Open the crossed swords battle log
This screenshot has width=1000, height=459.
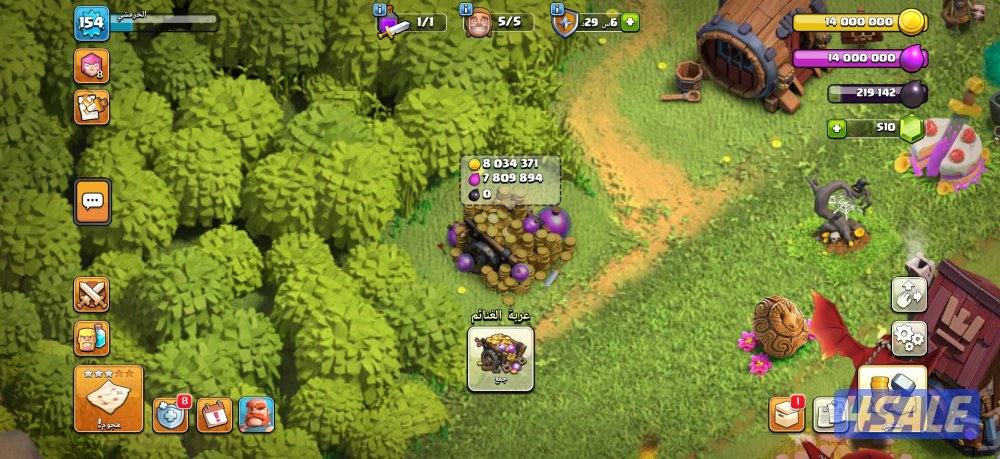[92, 294]
